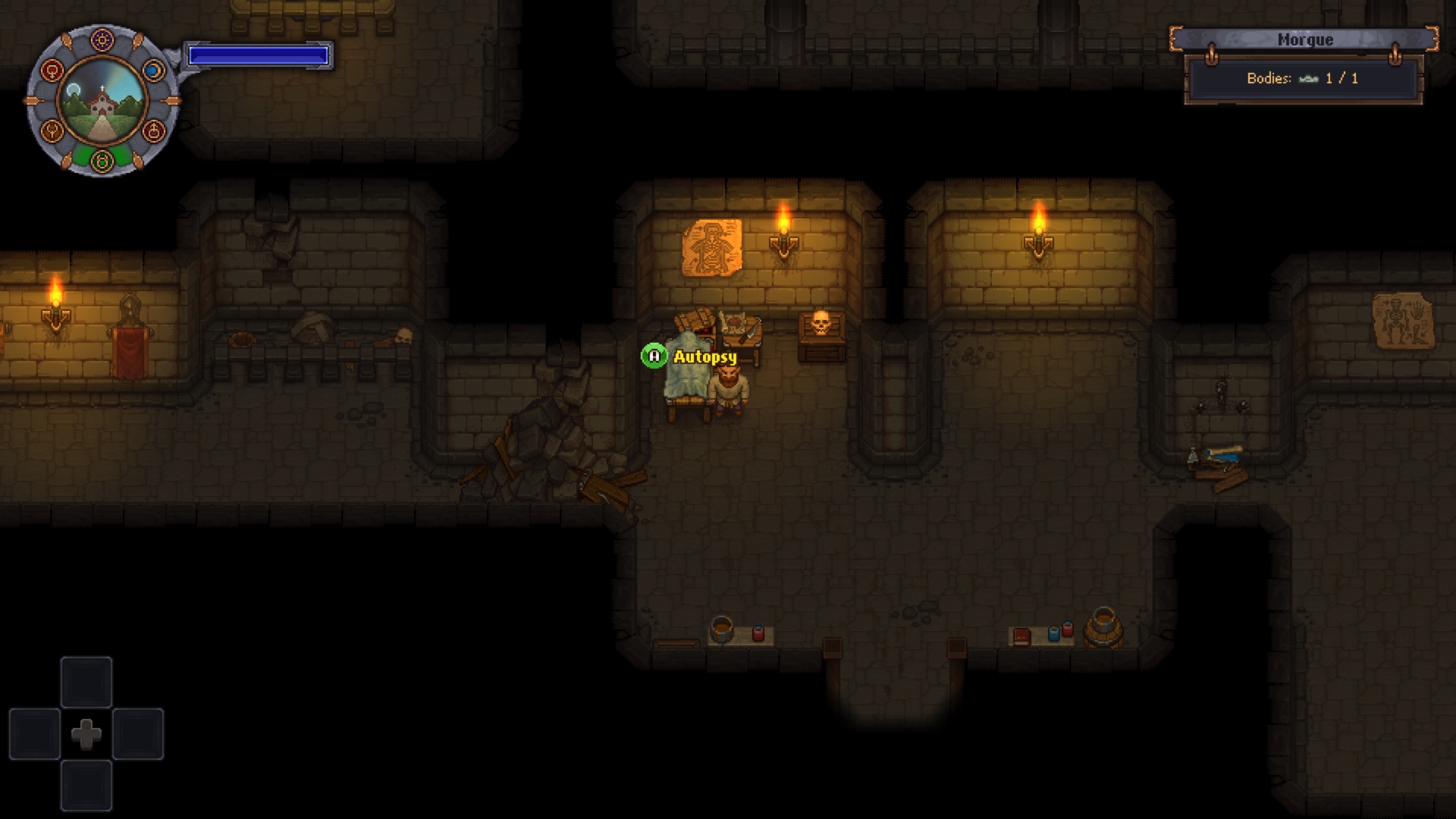Click the anatomy poster on the wall
Image resolution: width=1456 pixels, height=819 pixels.
click(x=714, y=246)
